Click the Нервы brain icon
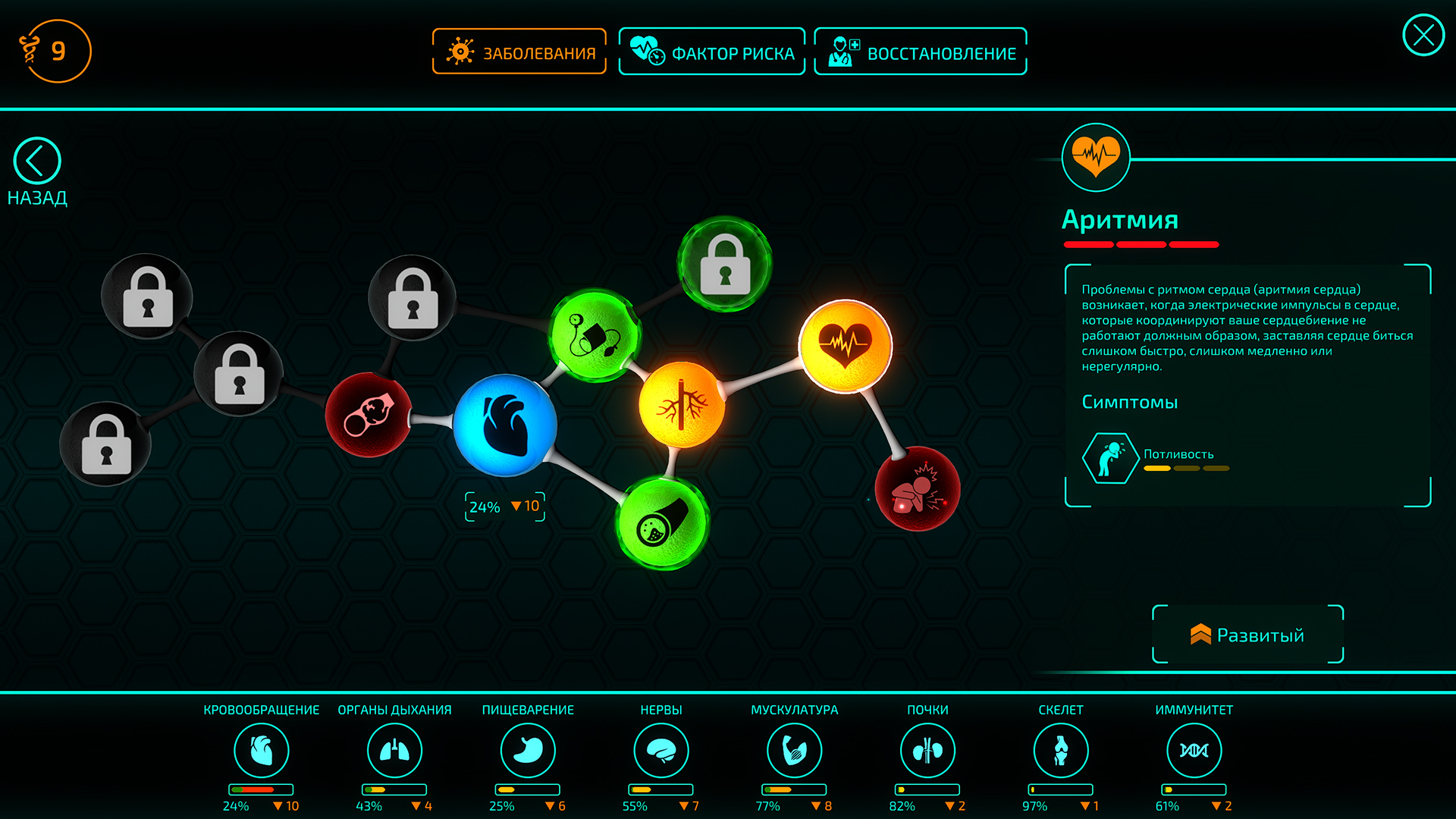Viewport: 1456px width, 819px height. point(661,749)
